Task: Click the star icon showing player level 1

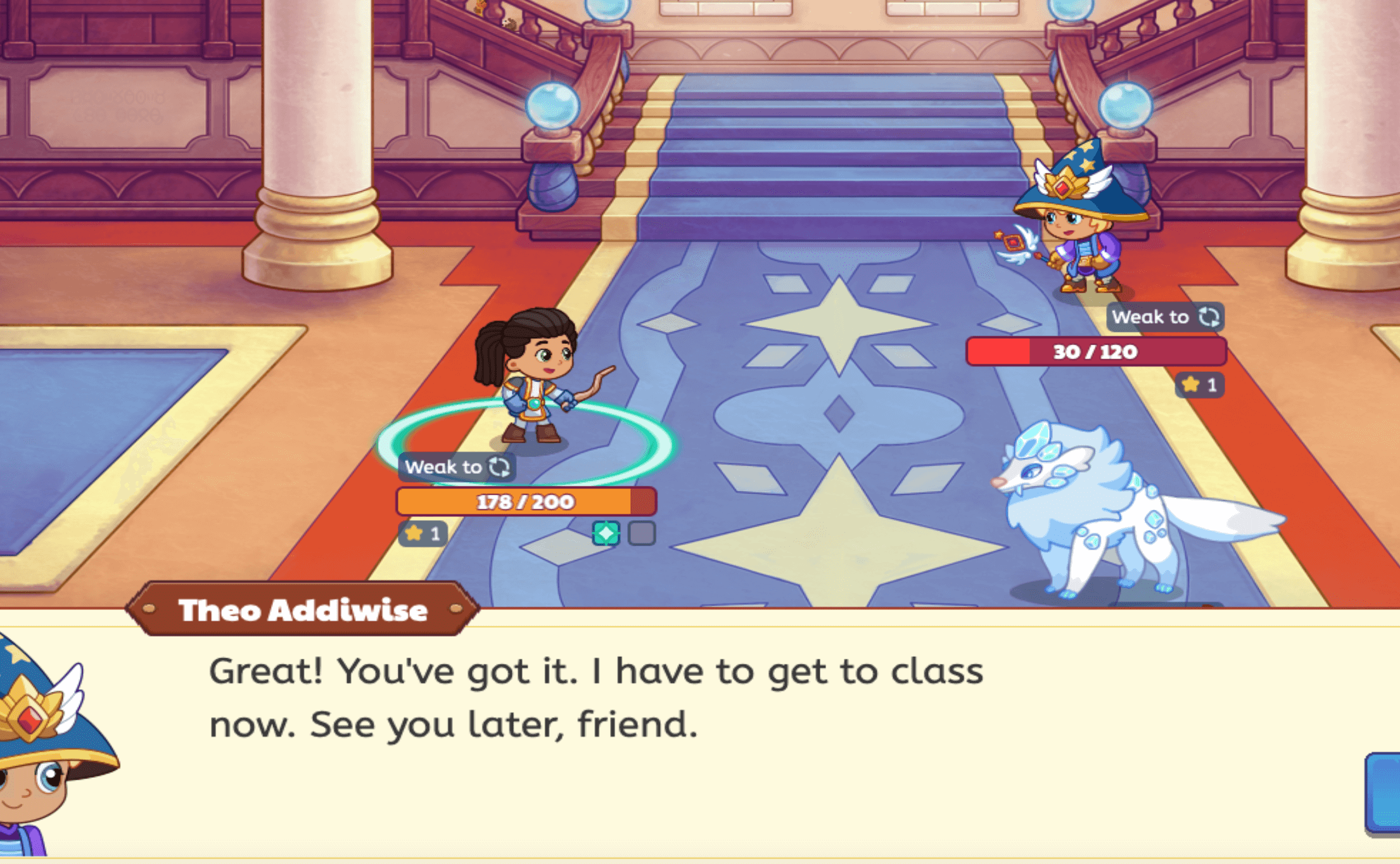Action: (x=414, y=533)
